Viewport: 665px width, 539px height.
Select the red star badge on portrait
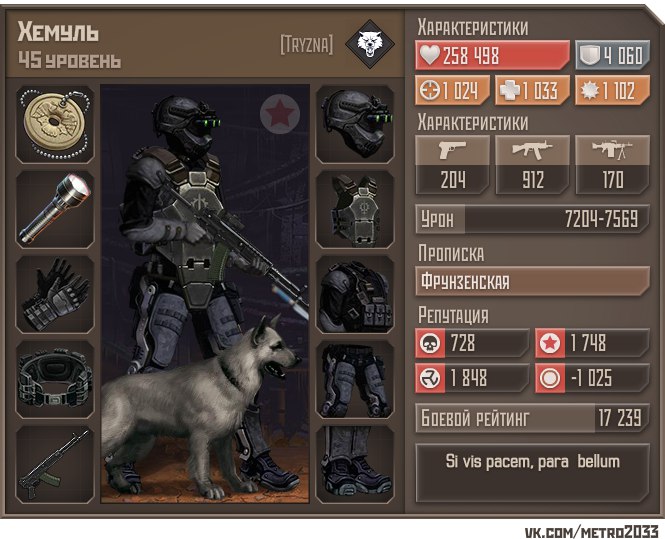click(x=280, y=114)
